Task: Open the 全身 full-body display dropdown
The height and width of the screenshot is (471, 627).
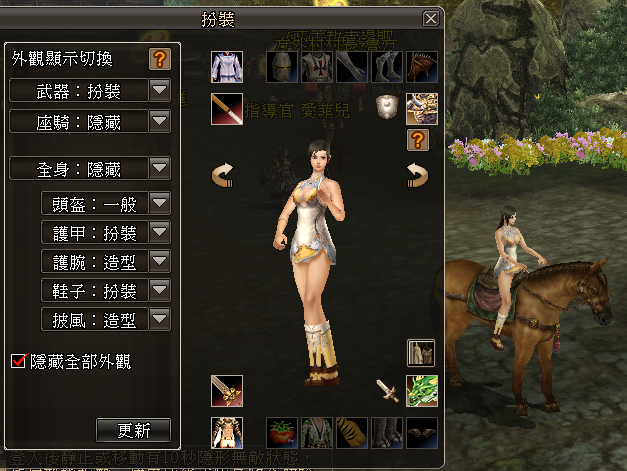Action: pos(160,168)
